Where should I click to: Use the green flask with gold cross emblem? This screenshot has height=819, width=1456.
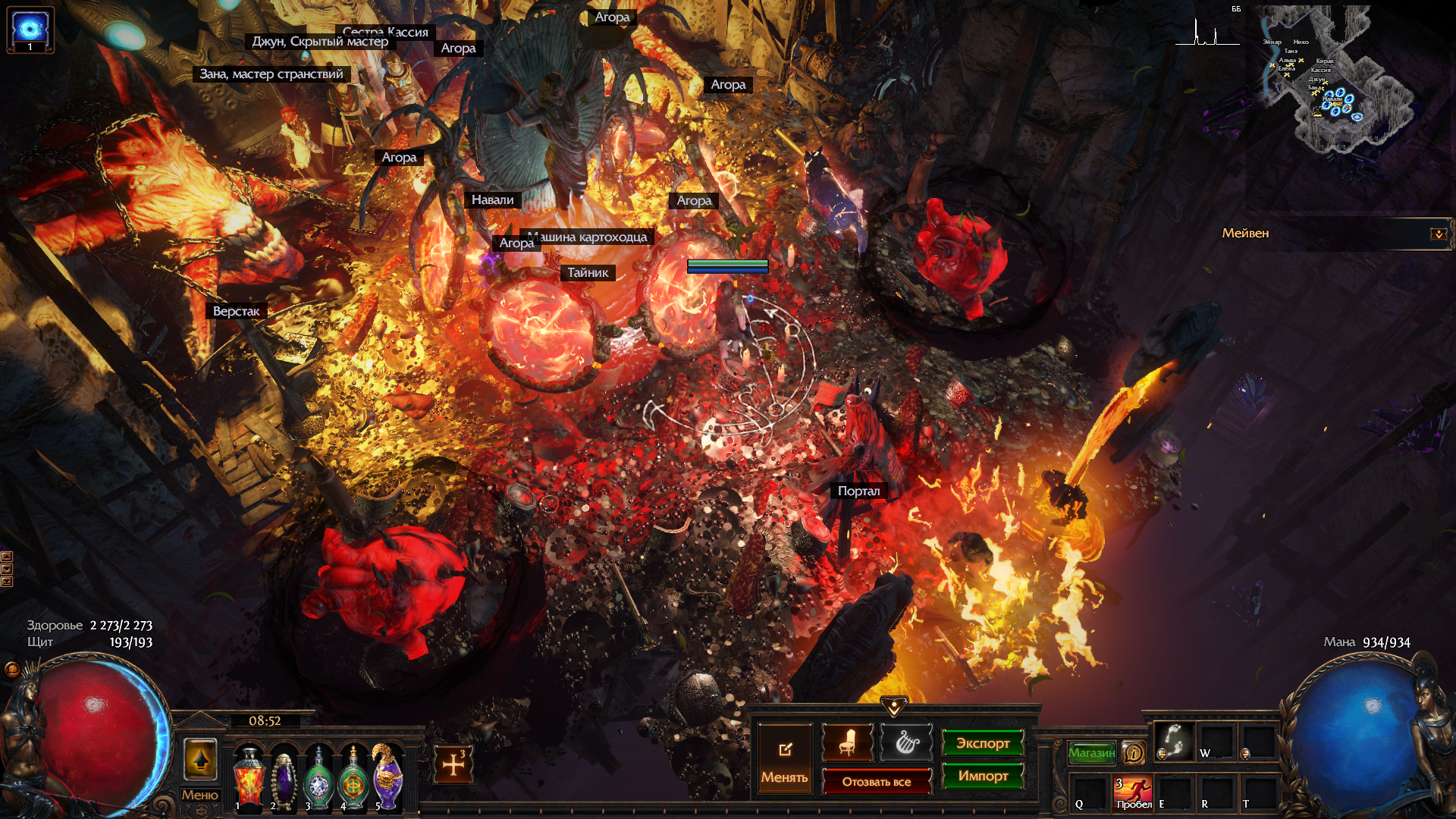tap(353, 779)
